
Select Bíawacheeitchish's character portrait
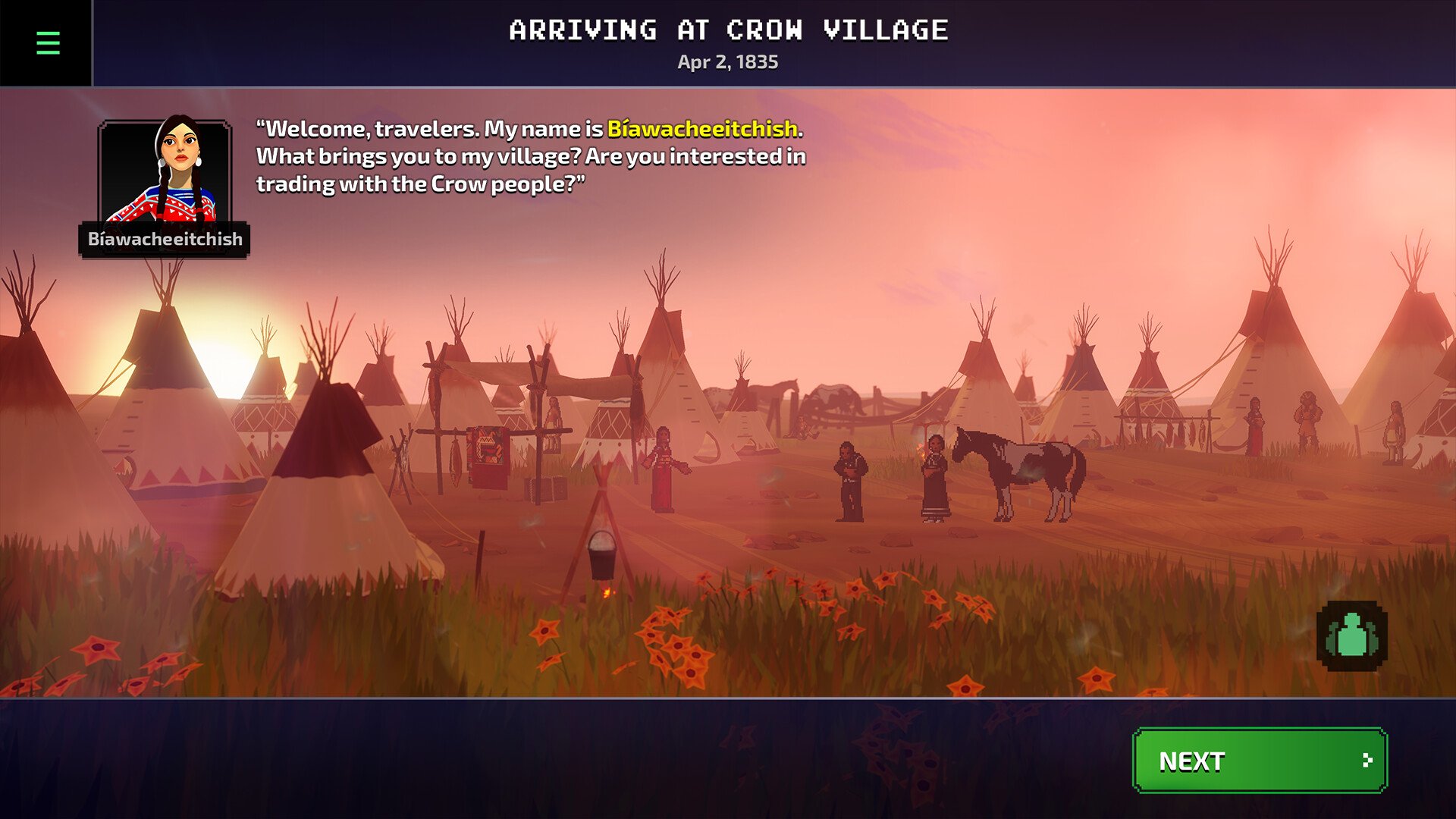(165, 171)
